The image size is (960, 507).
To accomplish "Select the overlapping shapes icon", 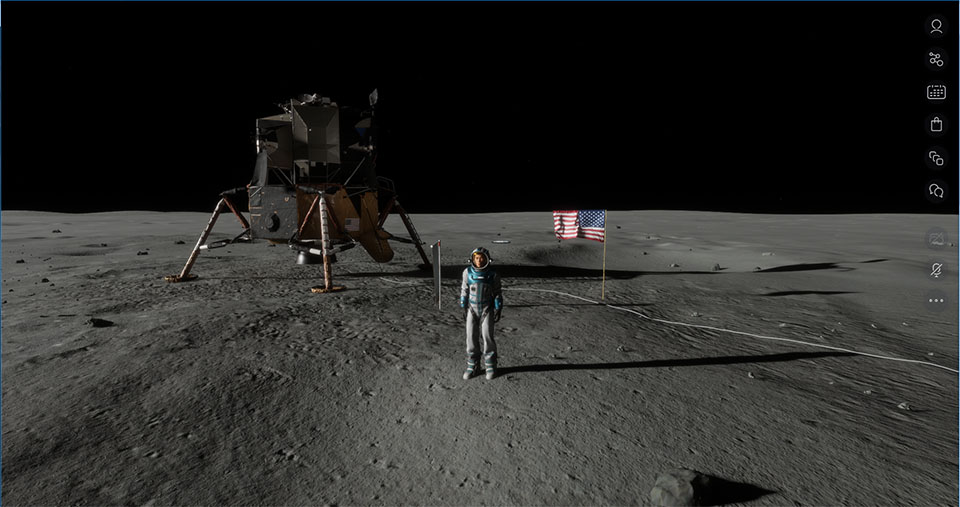I will pos(936,158).
